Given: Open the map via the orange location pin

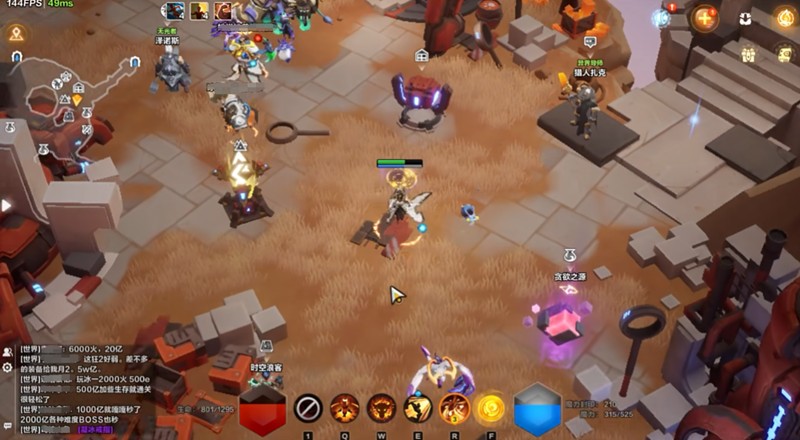Looking at the screenshot, I should click(x=16, y=33).
